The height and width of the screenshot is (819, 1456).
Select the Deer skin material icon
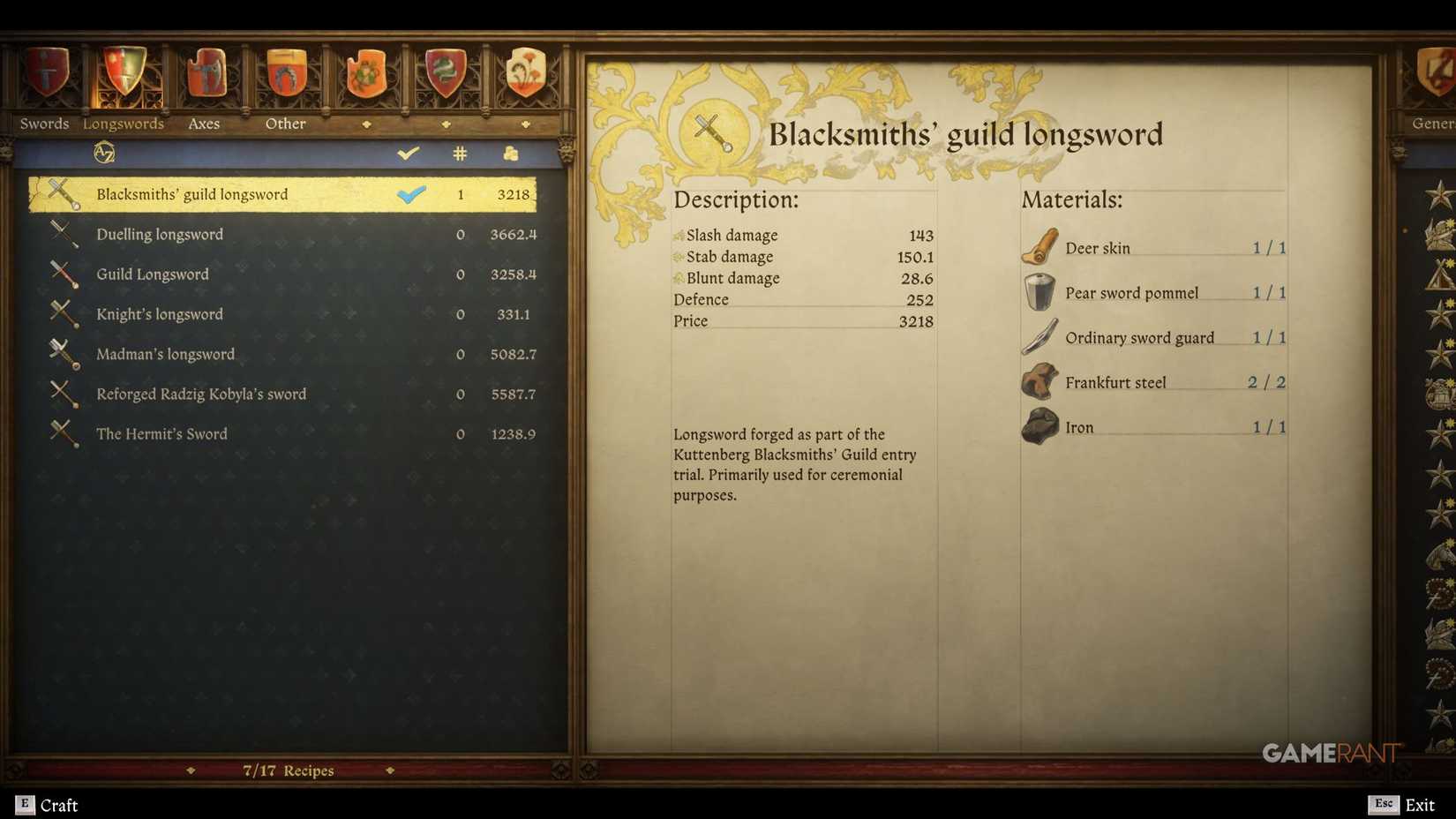click(1039, 245)
